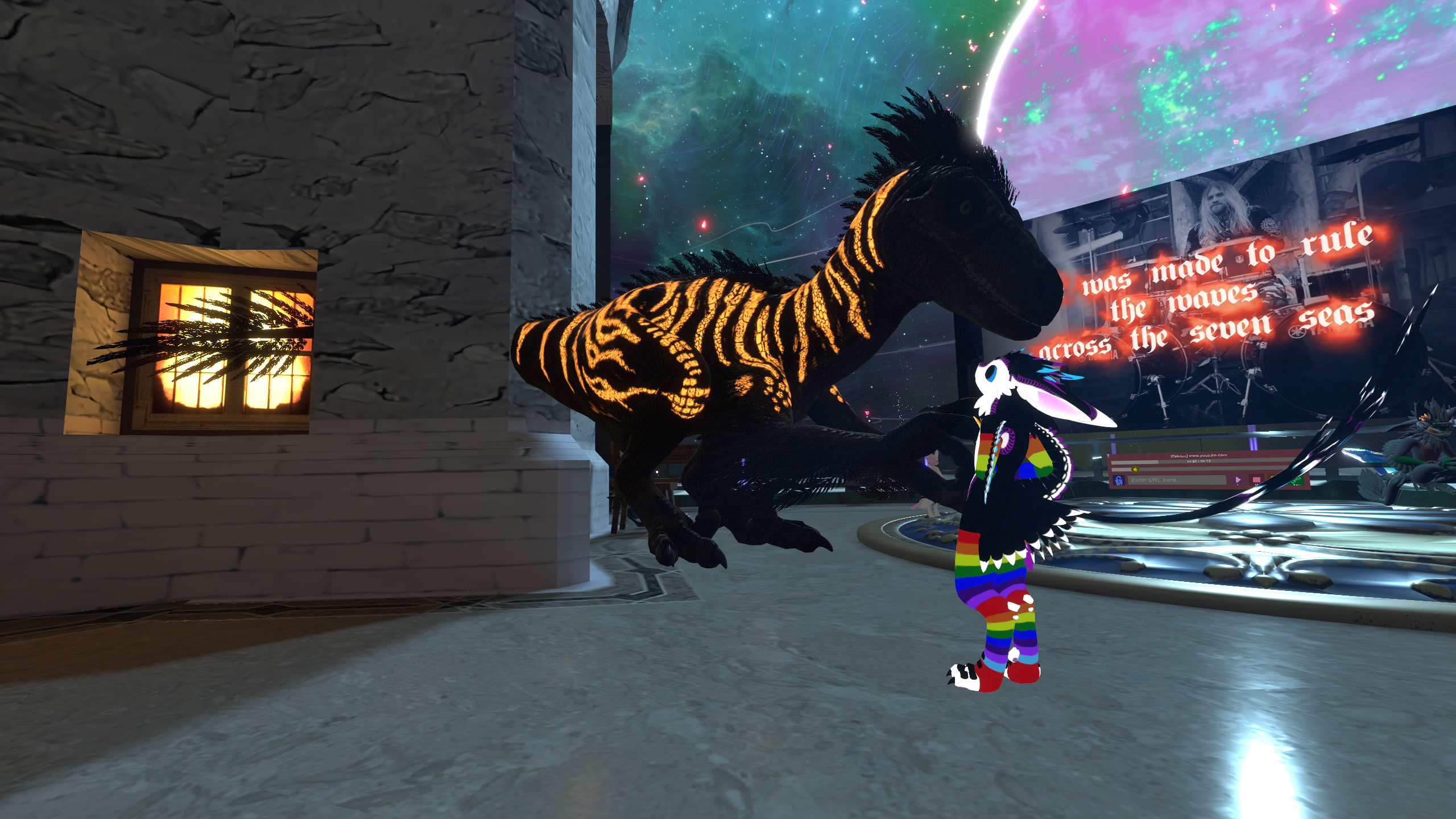
Task: Hit the play button on the video player
Action: [1238, 480]
